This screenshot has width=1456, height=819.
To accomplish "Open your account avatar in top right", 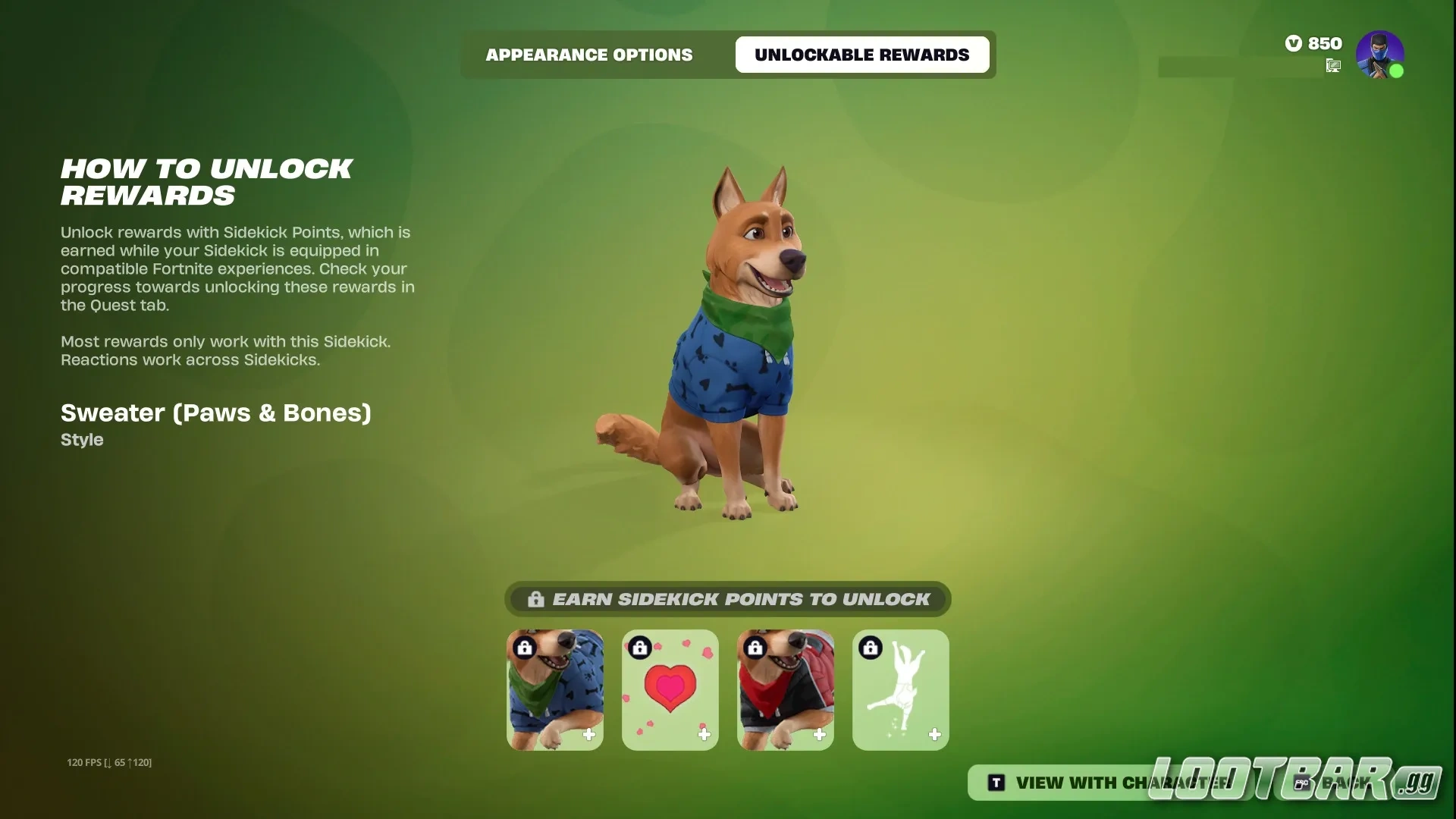I will [1380, 52].
